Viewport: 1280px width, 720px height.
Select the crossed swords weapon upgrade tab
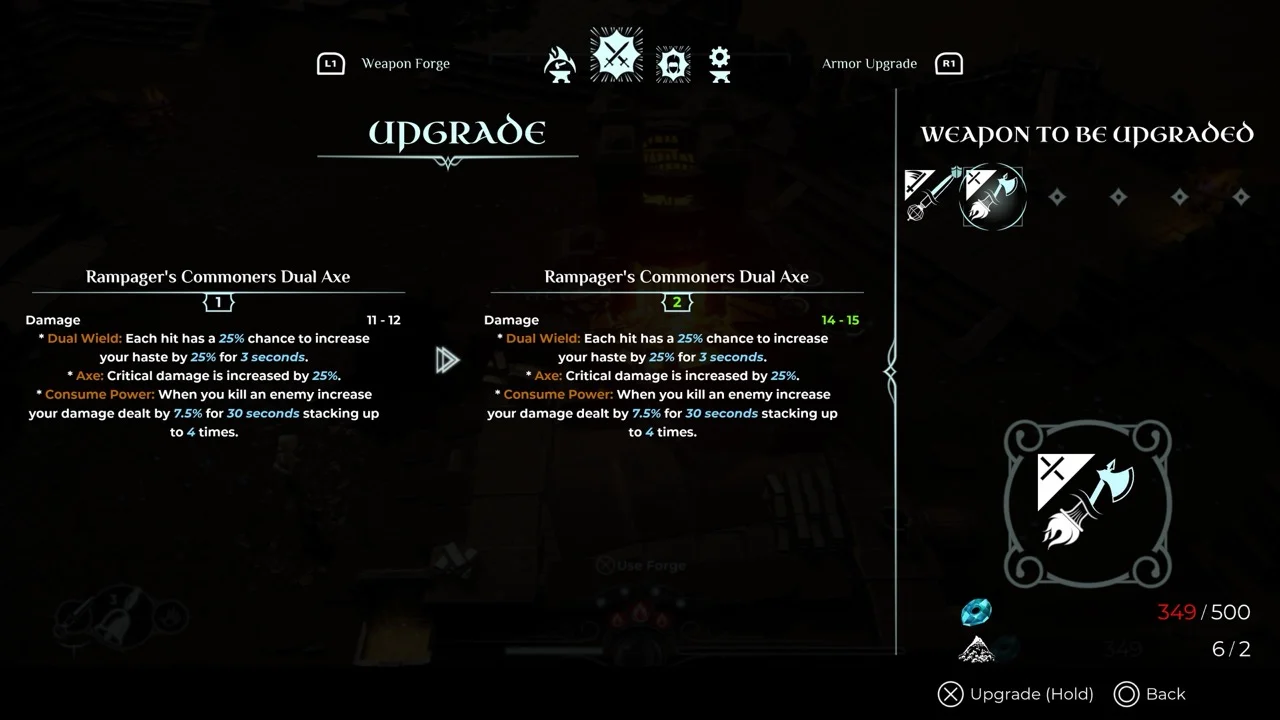coord(616,55)
